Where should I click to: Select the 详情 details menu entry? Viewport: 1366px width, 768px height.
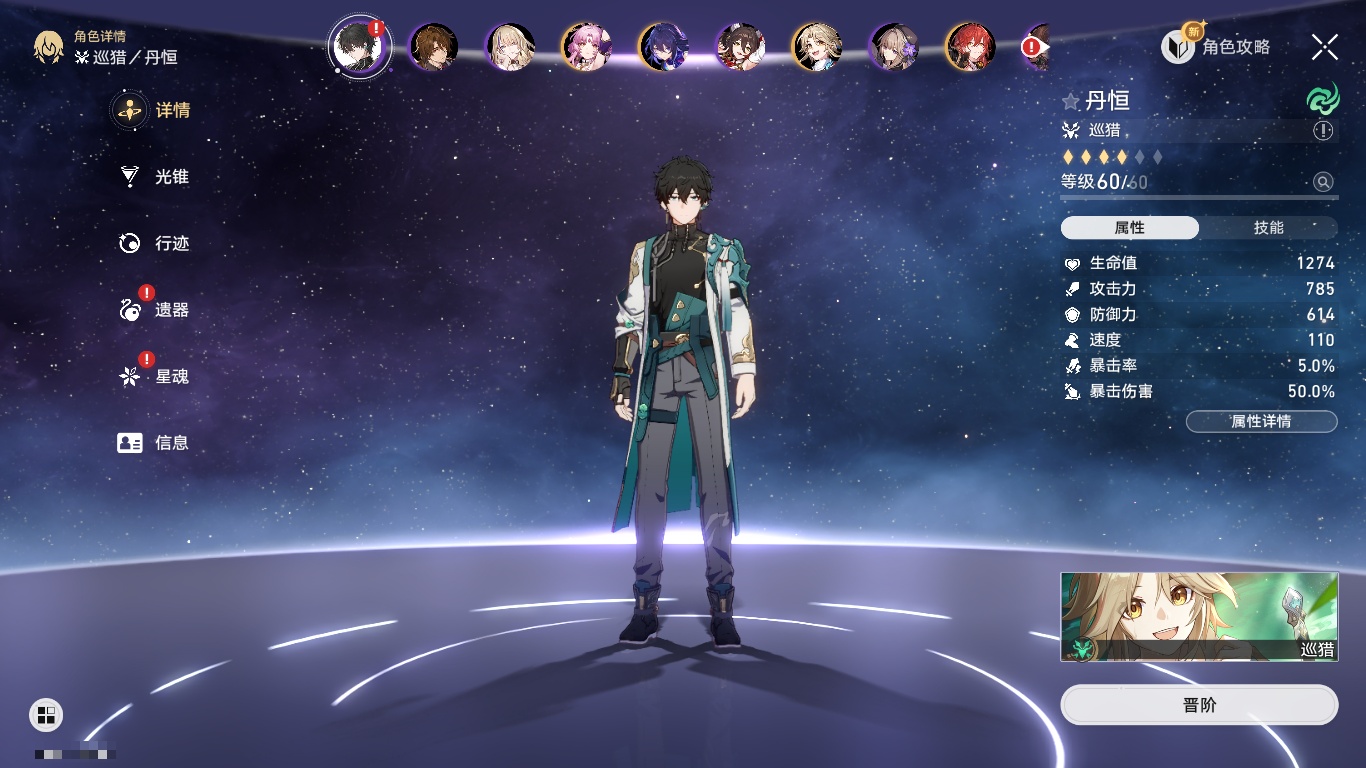[x=155, y=110]
